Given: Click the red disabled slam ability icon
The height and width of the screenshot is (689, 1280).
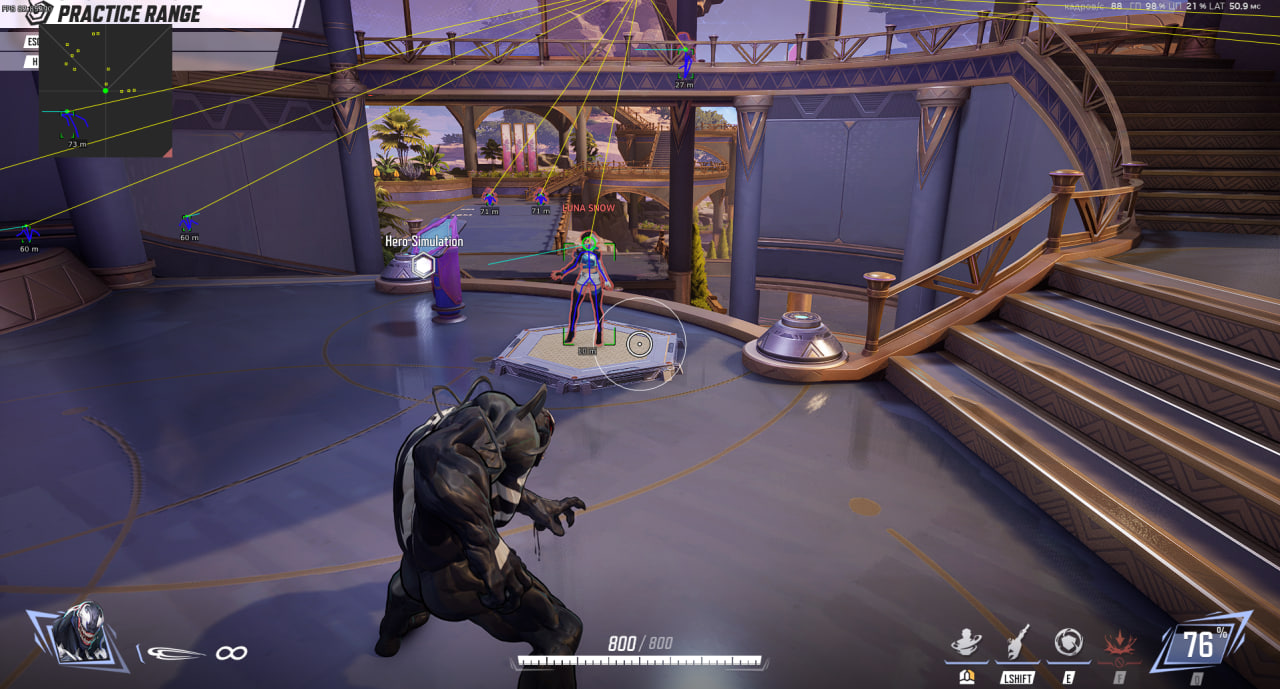Looking at the screenshot, I should [x=1118, y=645].
